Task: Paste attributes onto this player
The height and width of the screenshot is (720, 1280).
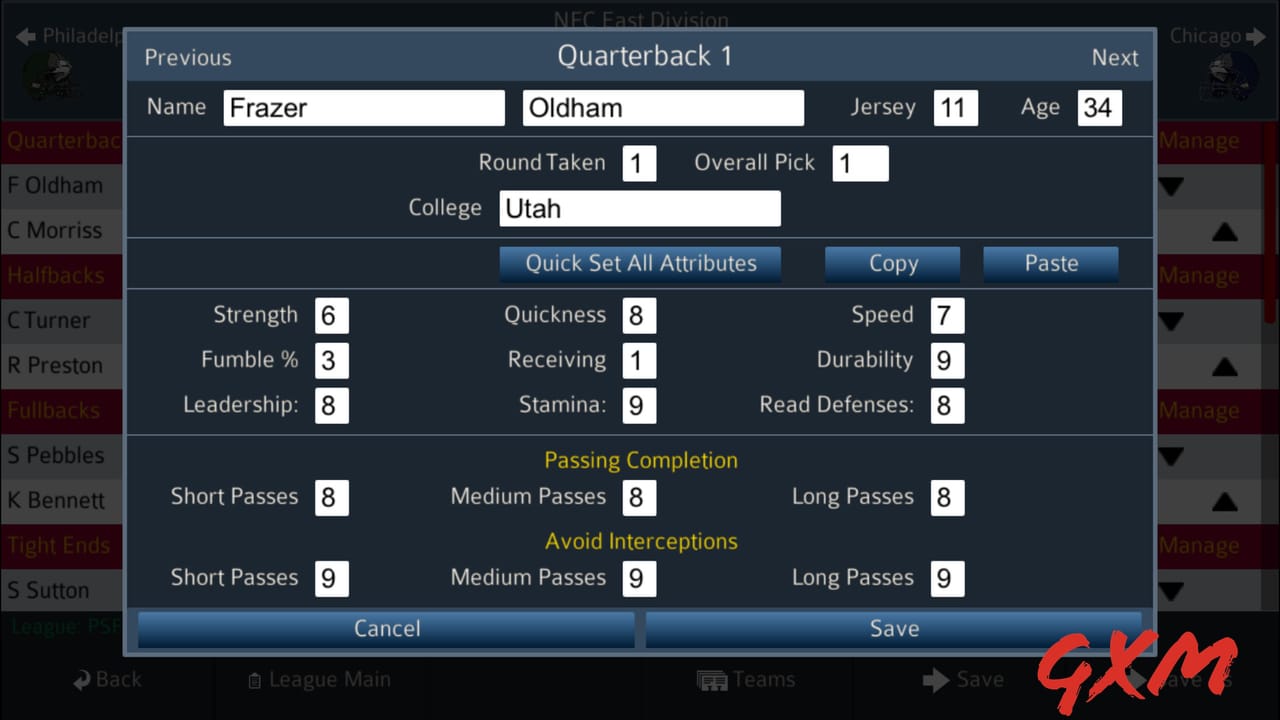Action: 1050,263
